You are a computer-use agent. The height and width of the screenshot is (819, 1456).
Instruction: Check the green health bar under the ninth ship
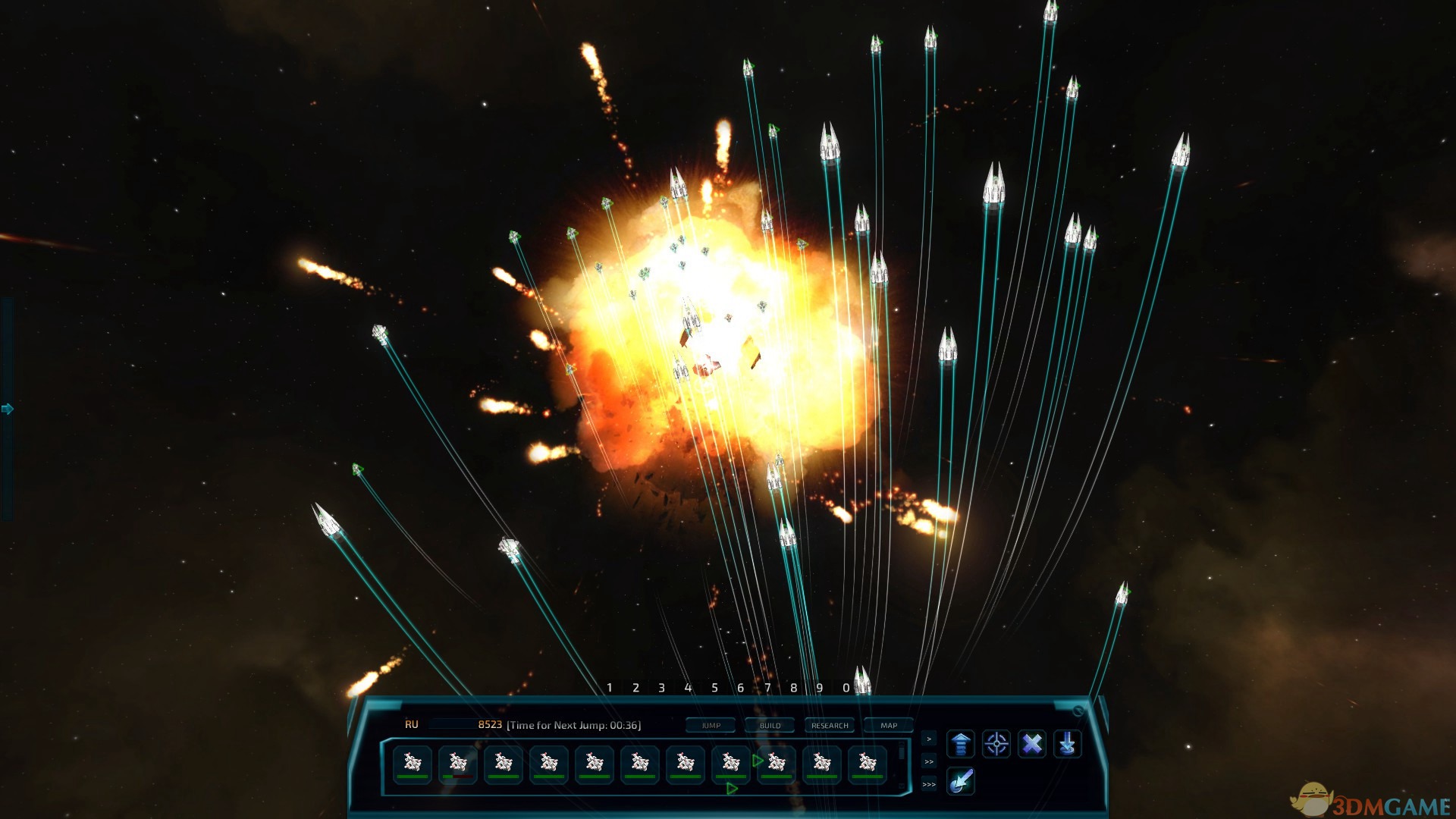(x=778, y=777)
